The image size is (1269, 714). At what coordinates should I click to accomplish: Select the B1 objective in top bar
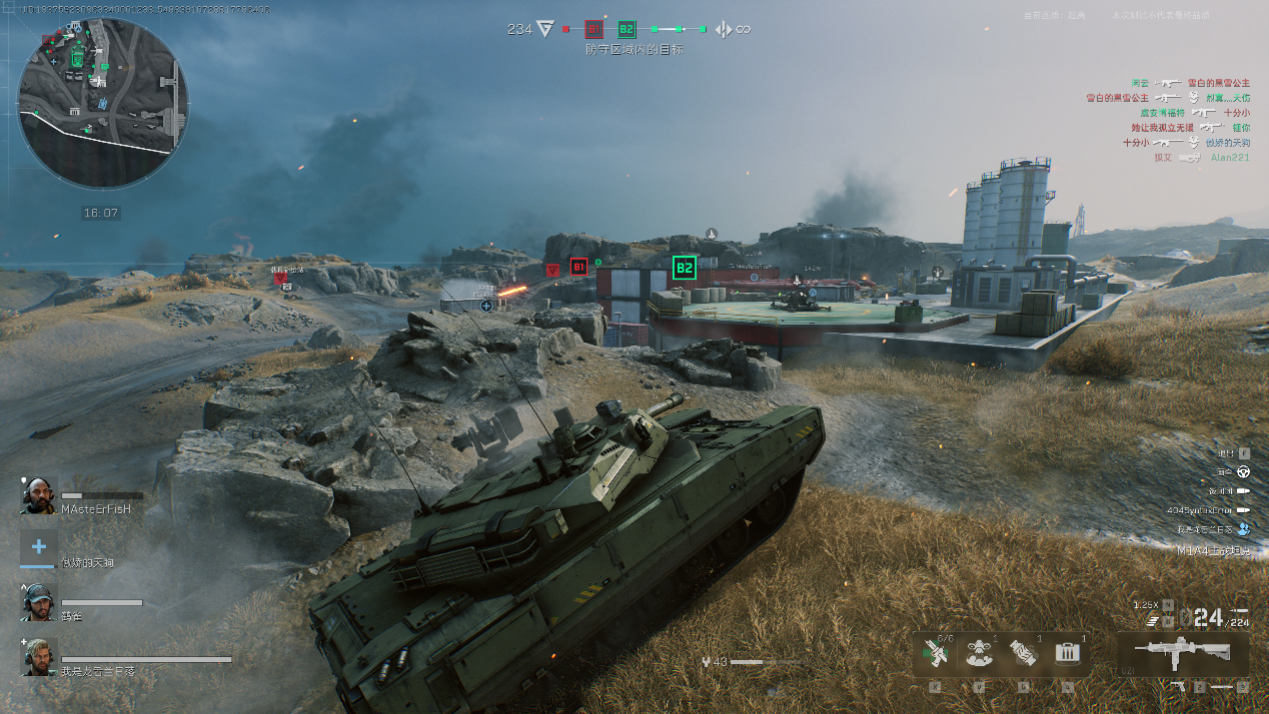(594, 30)
